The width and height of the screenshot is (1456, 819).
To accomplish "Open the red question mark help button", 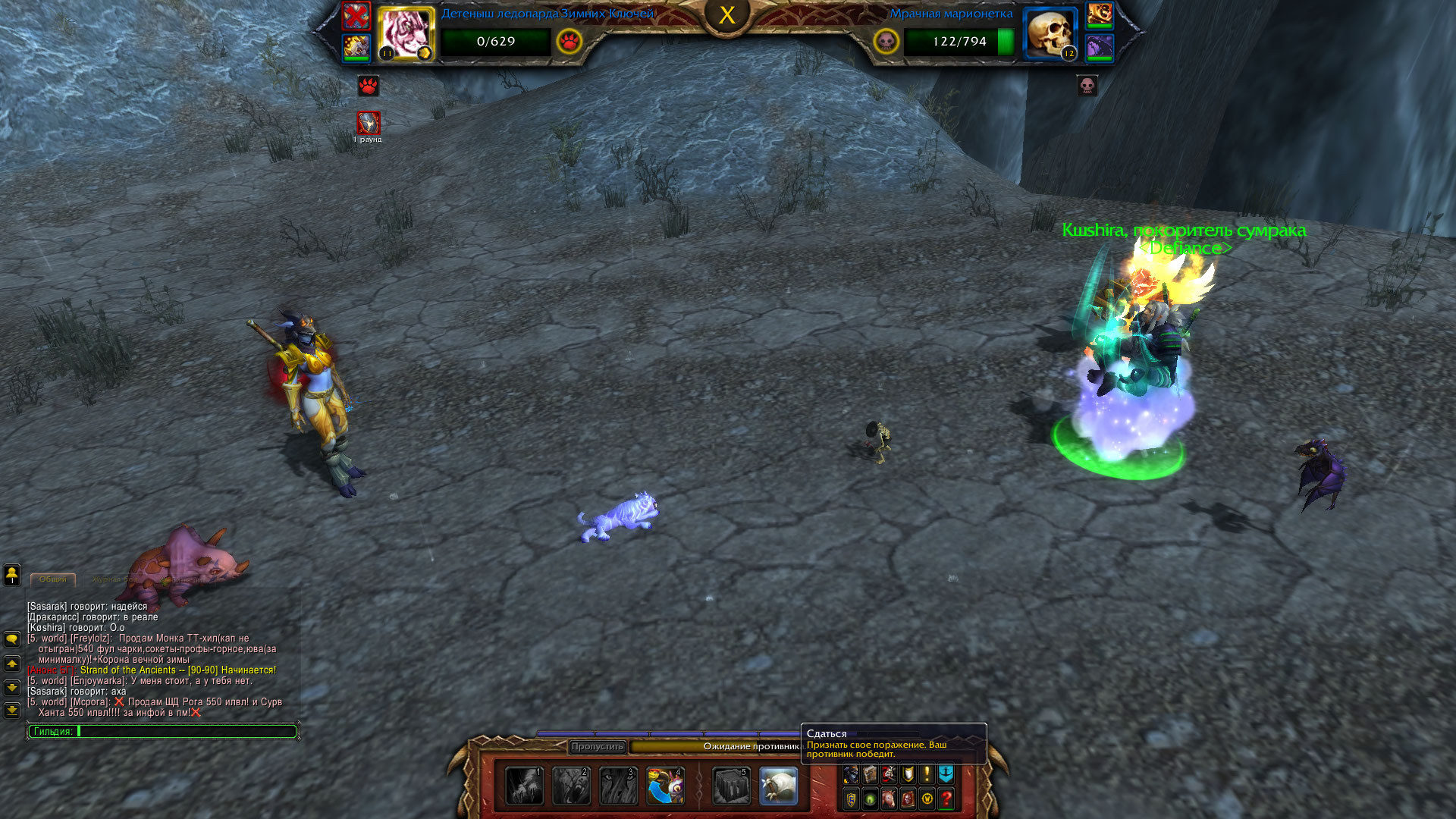I will pos(946,799).
